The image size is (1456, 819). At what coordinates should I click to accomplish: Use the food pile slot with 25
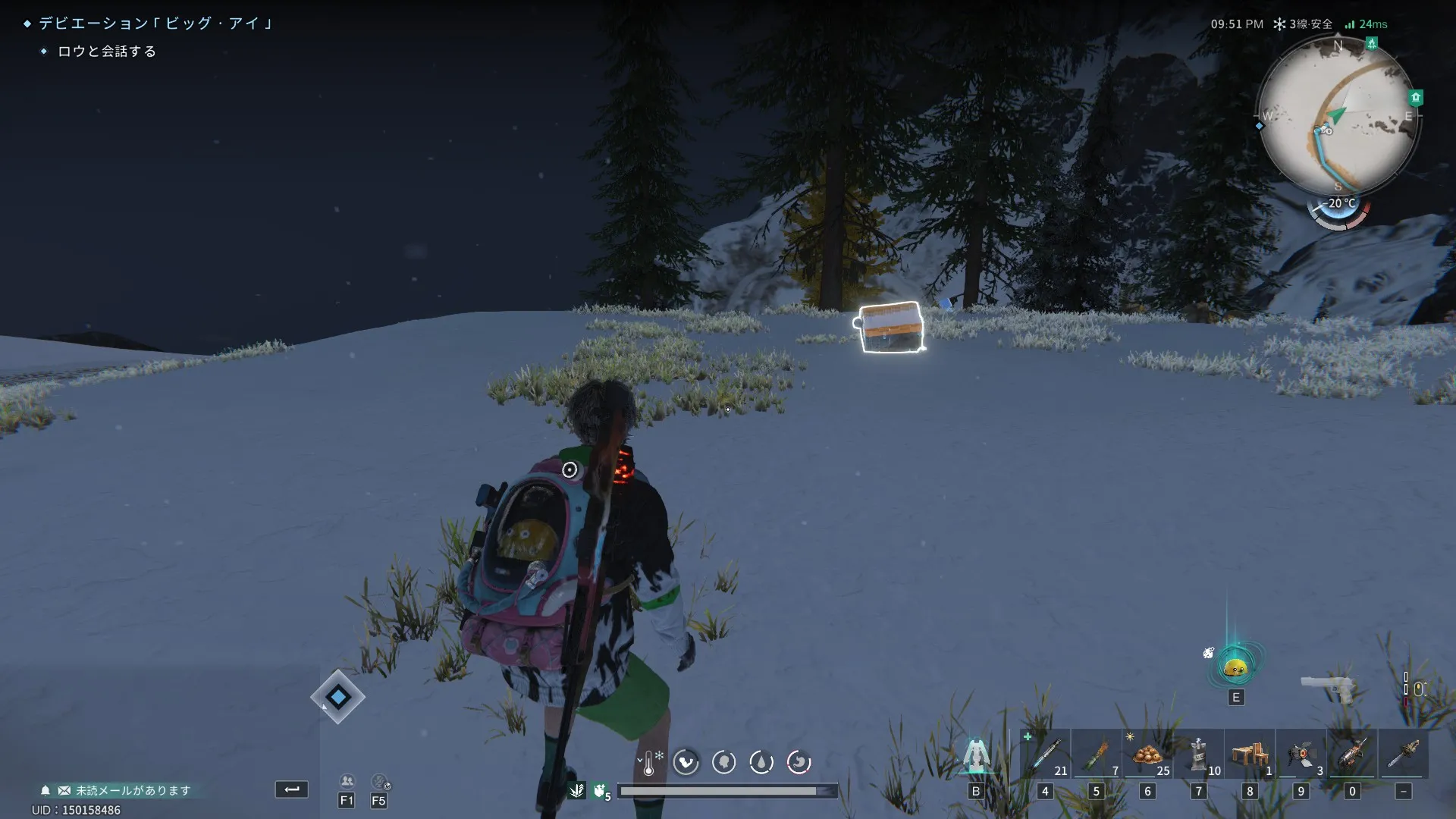point(1147,755)
